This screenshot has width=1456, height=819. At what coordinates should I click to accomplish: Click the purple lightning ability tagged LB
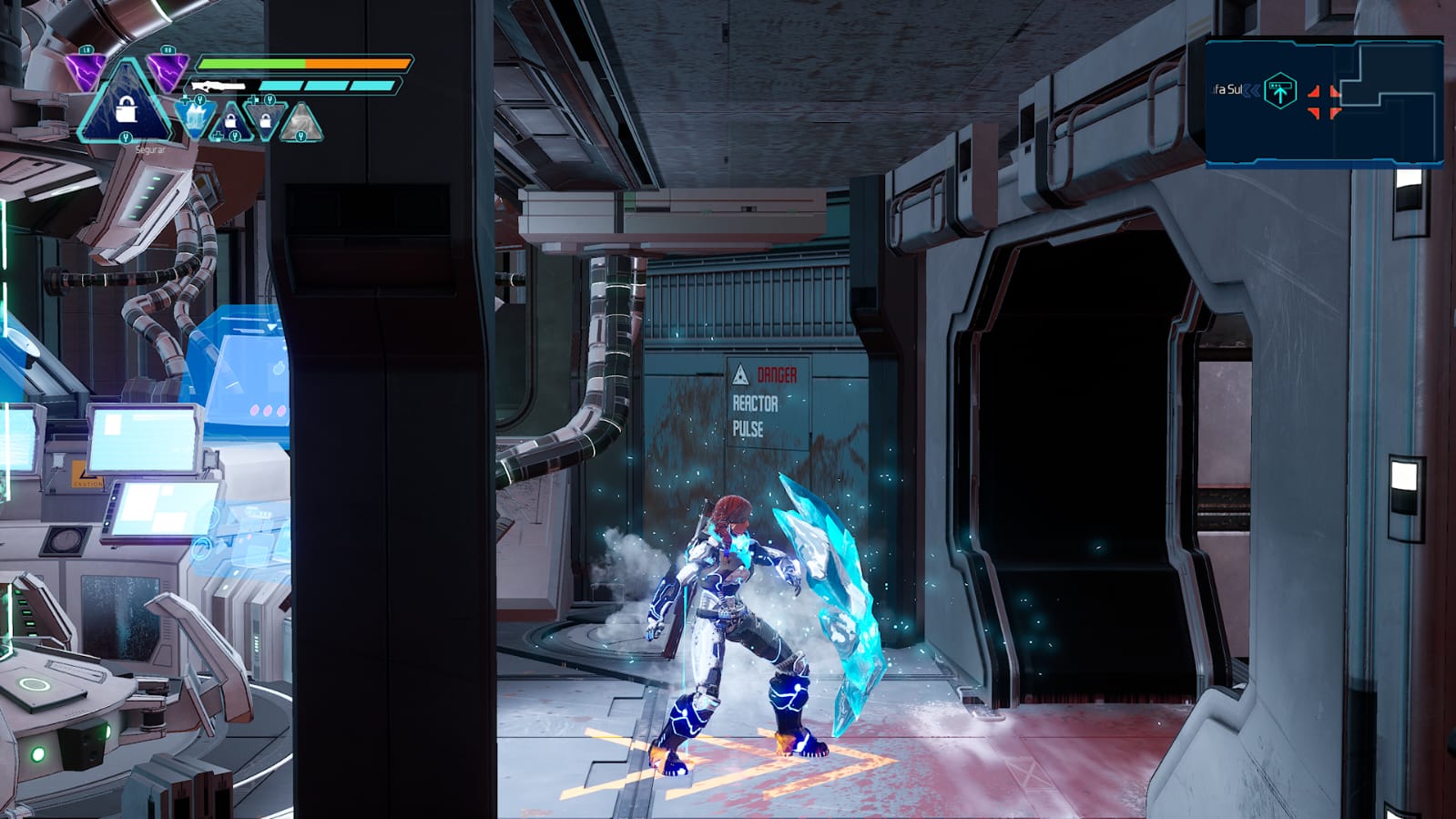coord(86,69)
